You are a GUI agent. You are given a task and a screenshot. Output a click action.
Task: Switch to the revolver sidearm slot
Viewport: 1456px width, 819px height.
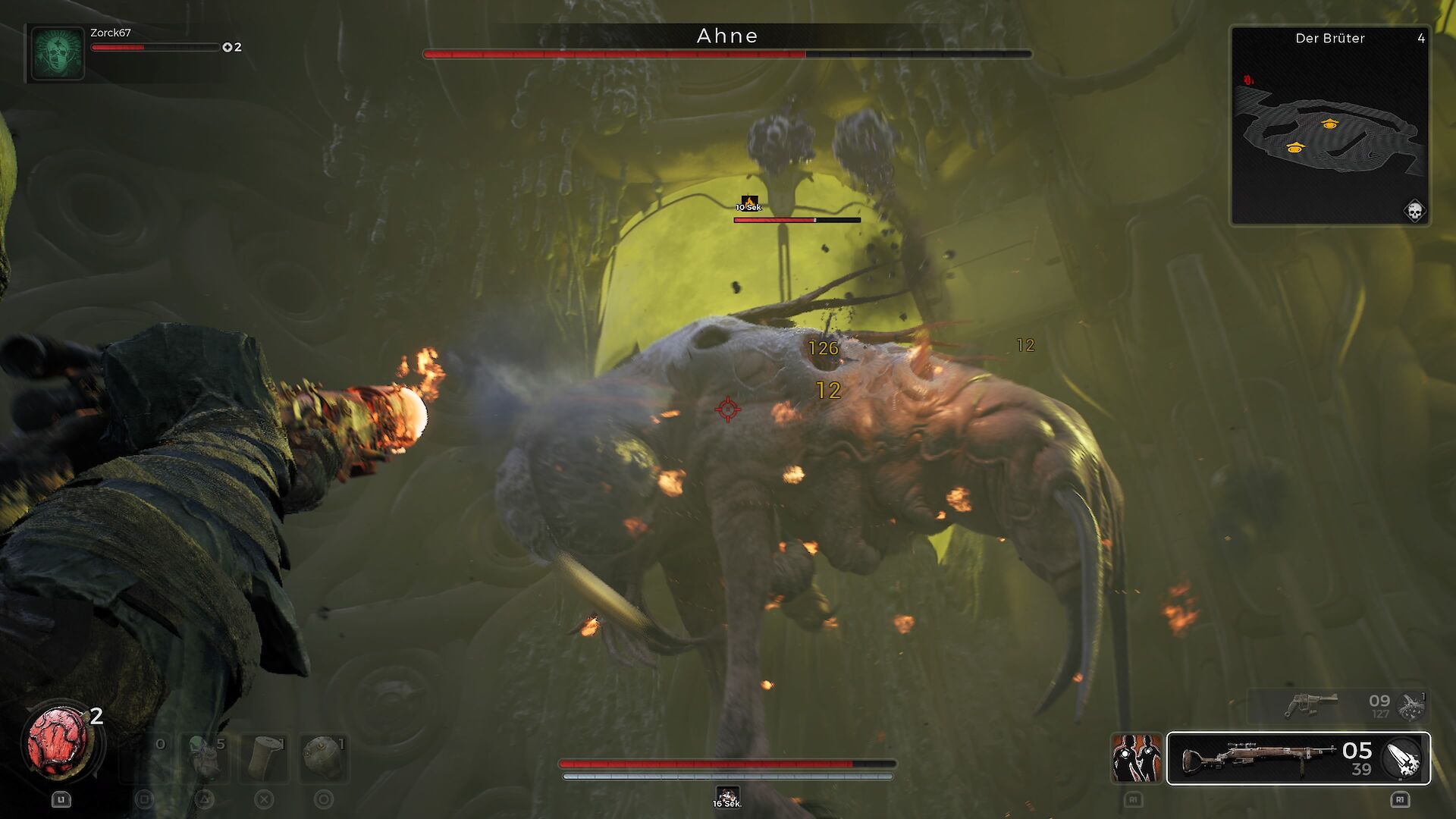pyautogui.click(x=1312, y=705)
